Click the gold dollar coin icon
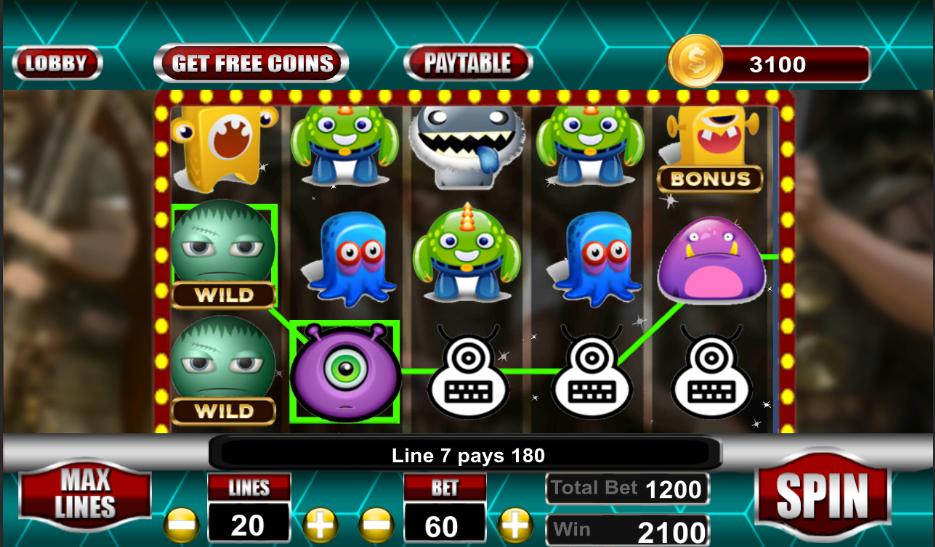Screen dimensions: 935x547 click(694, 62)
